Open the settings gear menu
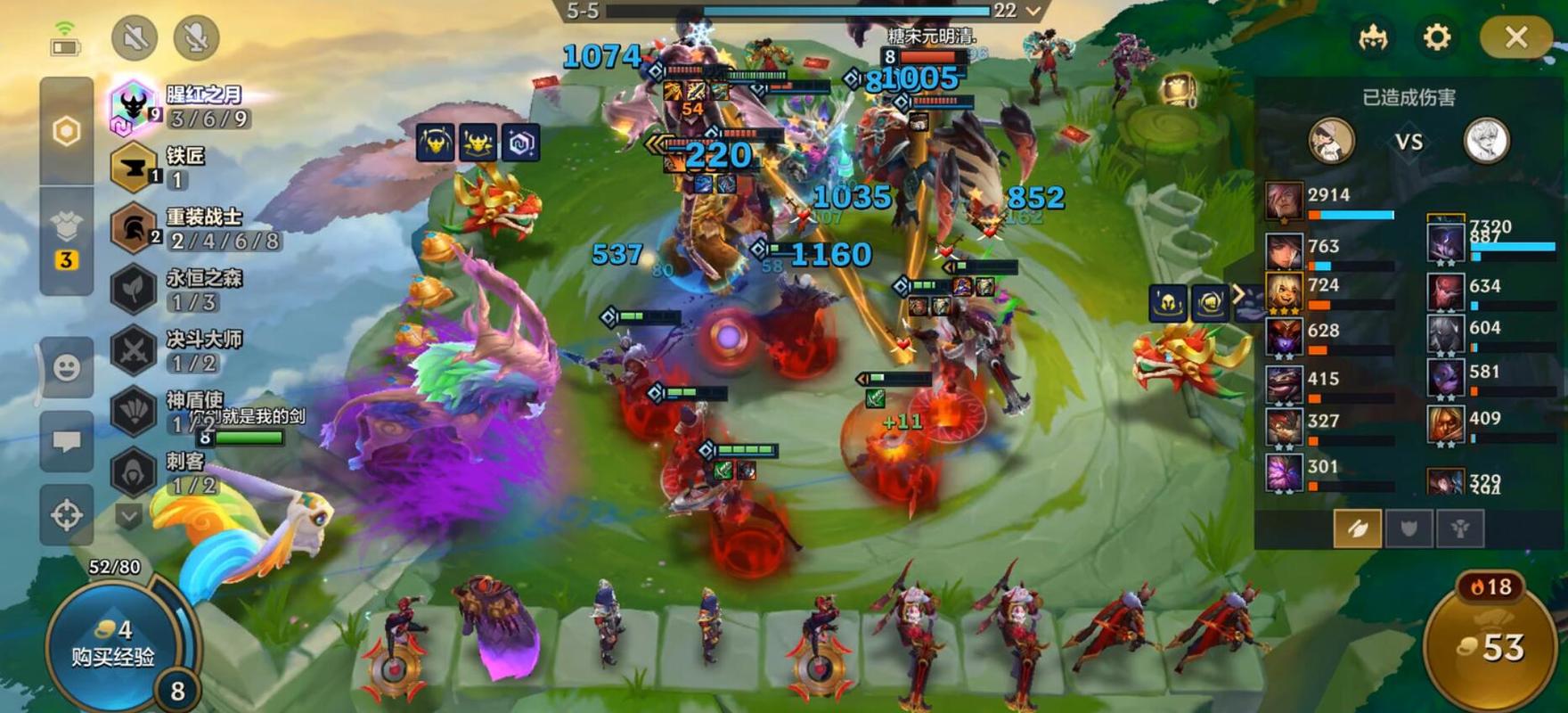The width and height of the screenshot is (1568, 713). pos(1436,37)
